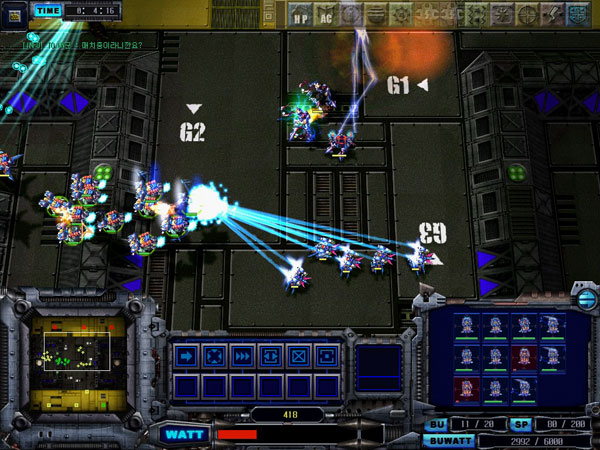Screen dimensions: 600x450
Task: Toggle the HP upgrade icon
Action: coord(300,15)
